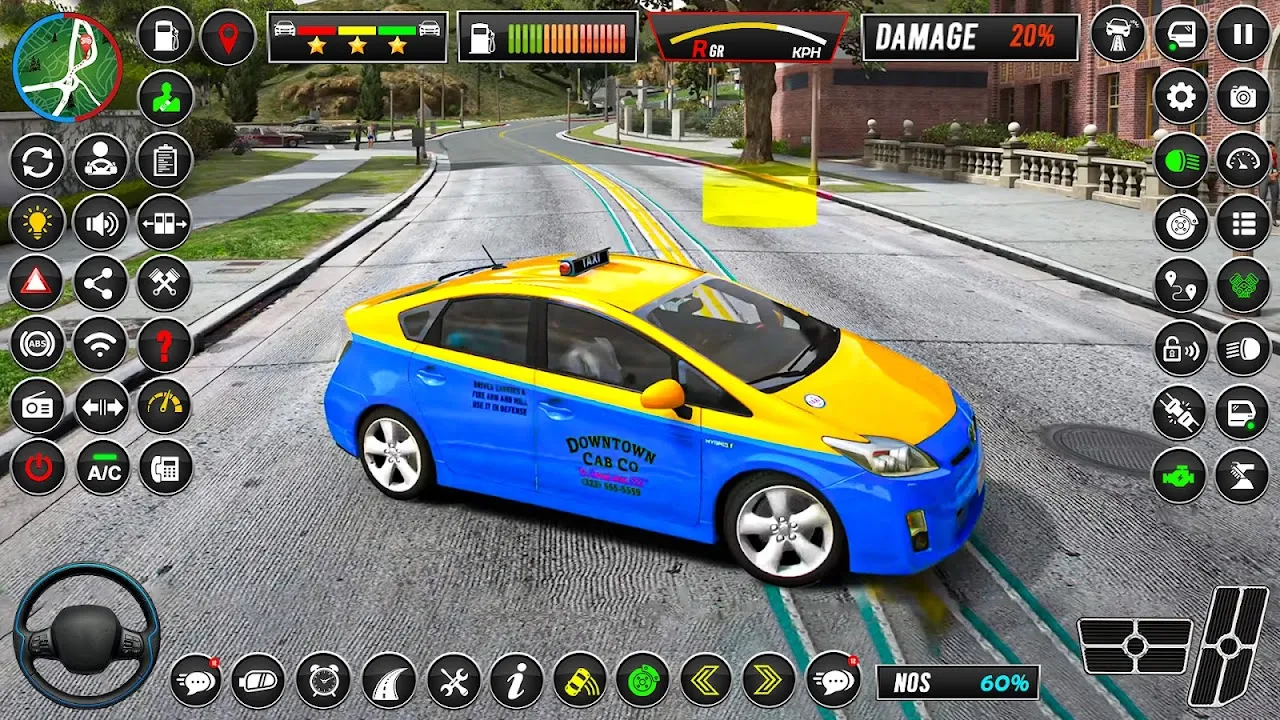Pause the game
The image size is (1280, 720).
pos(1243,36)
